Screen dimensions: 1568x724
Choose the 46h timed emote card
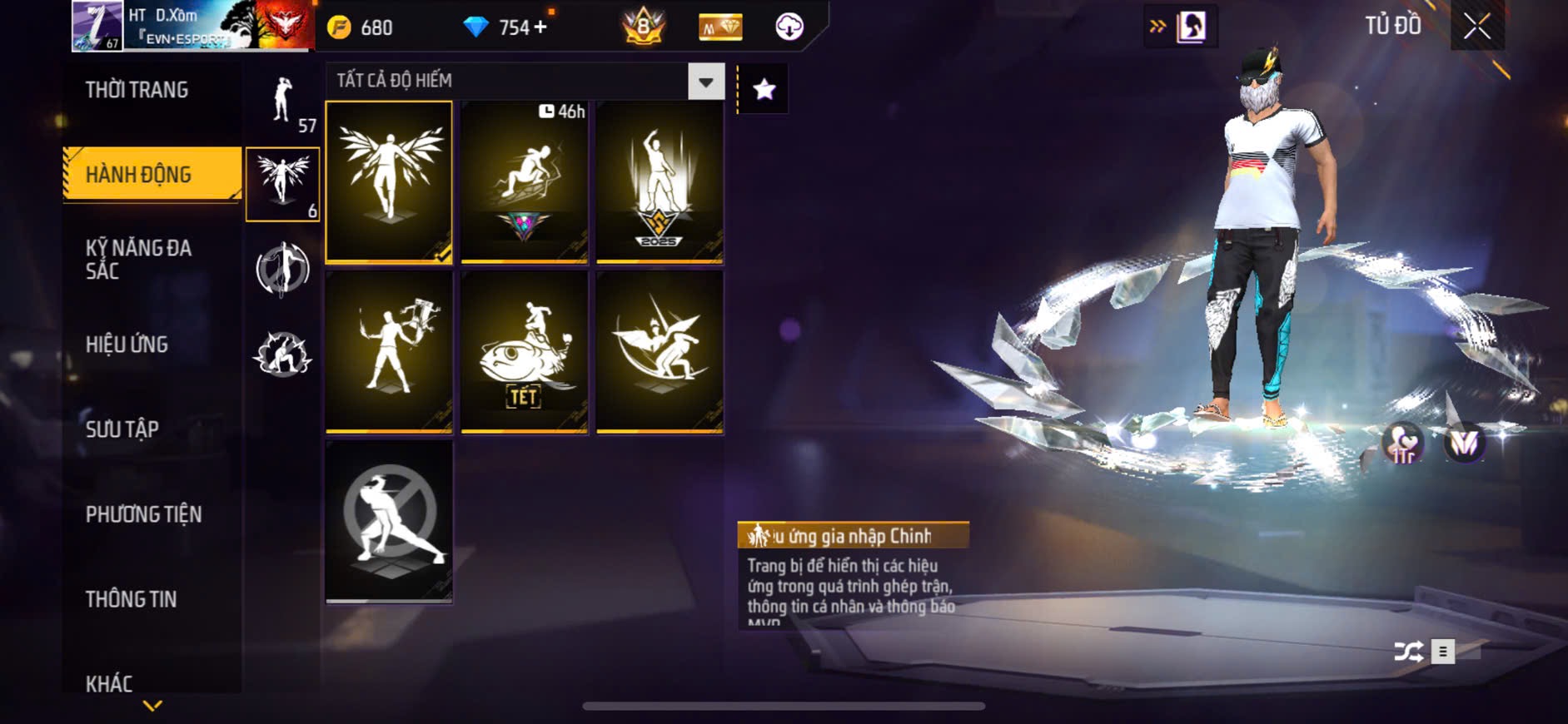point(524,181)
